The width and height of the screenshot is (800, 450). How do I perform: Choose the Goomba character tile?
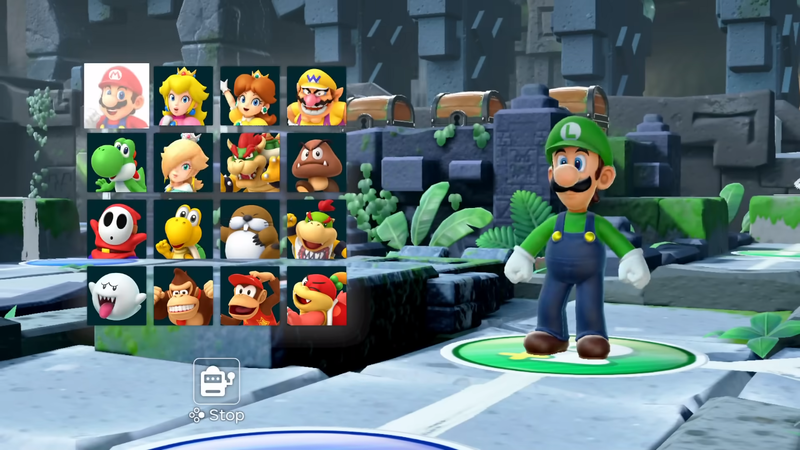[x=316, y=162]
